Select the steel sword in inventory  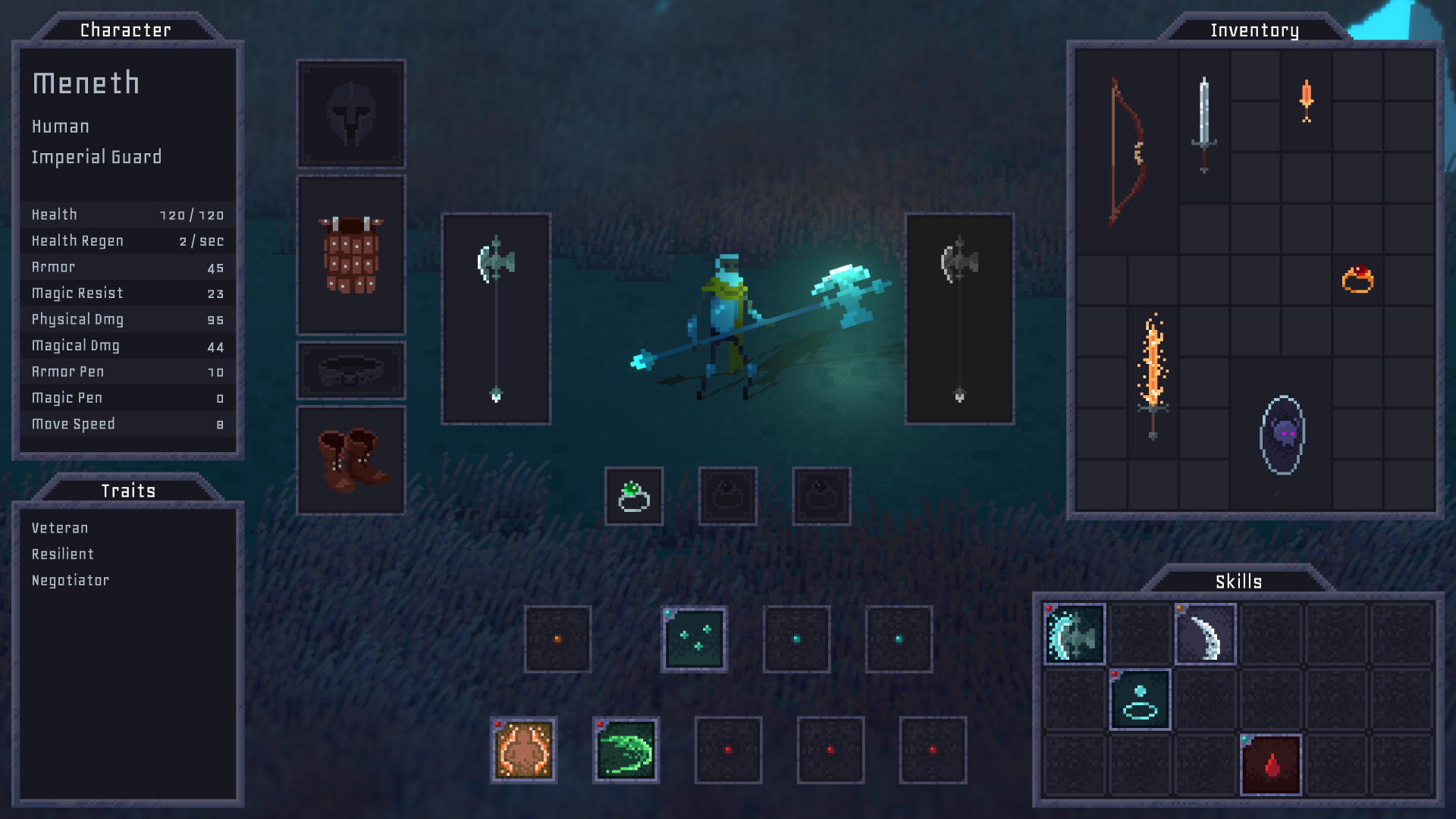coord(1203,125)
